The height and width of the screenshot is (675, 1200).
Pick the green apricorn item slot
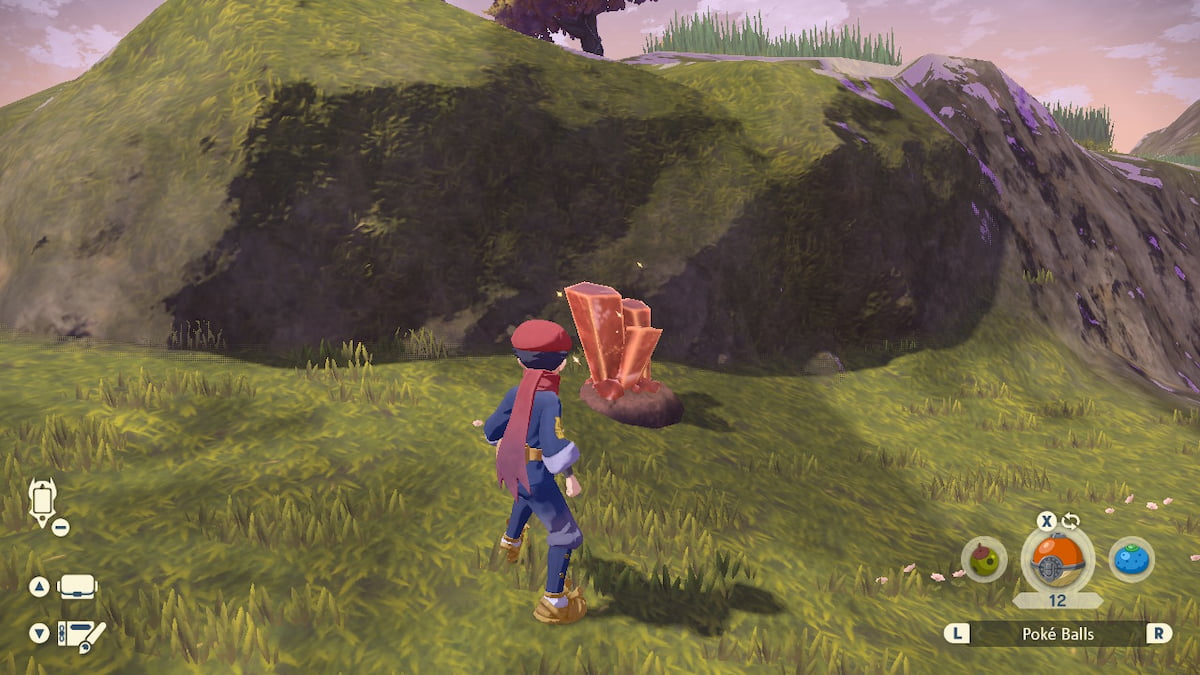(984, 560)
